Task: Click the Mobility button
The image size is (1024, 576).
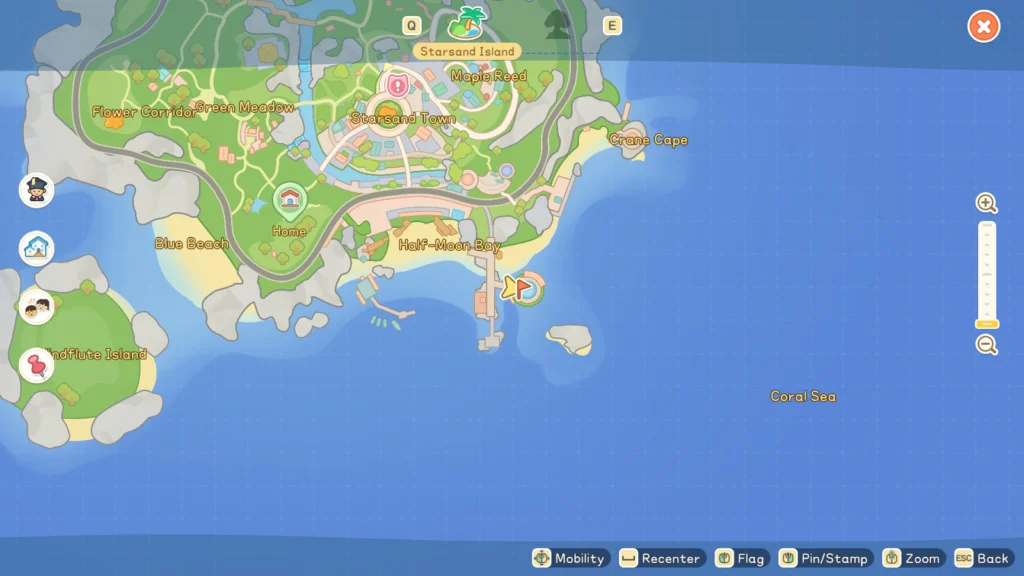Action: click(569, 558)
